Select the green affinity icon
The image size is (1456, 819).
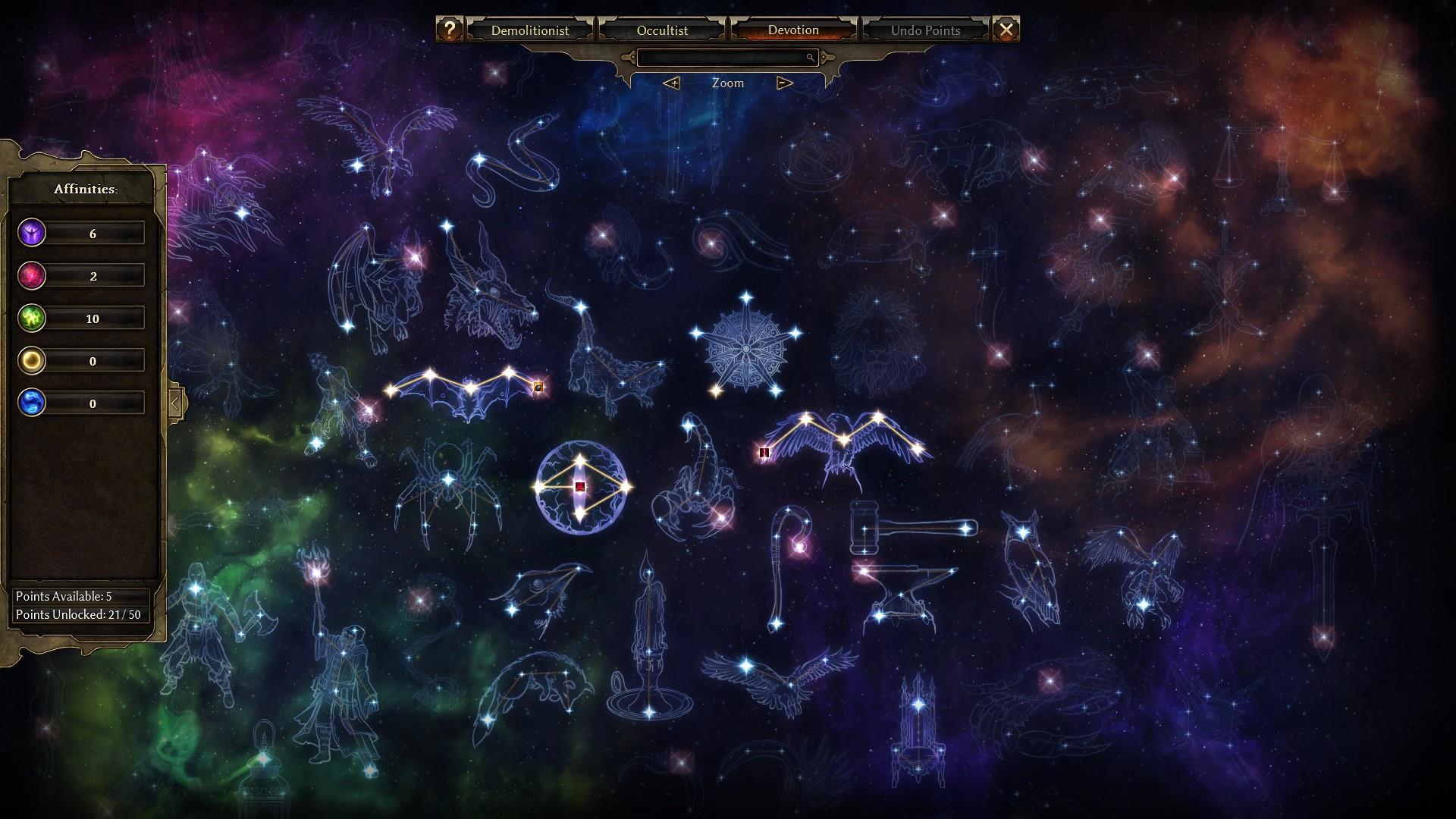pos(32,318)
